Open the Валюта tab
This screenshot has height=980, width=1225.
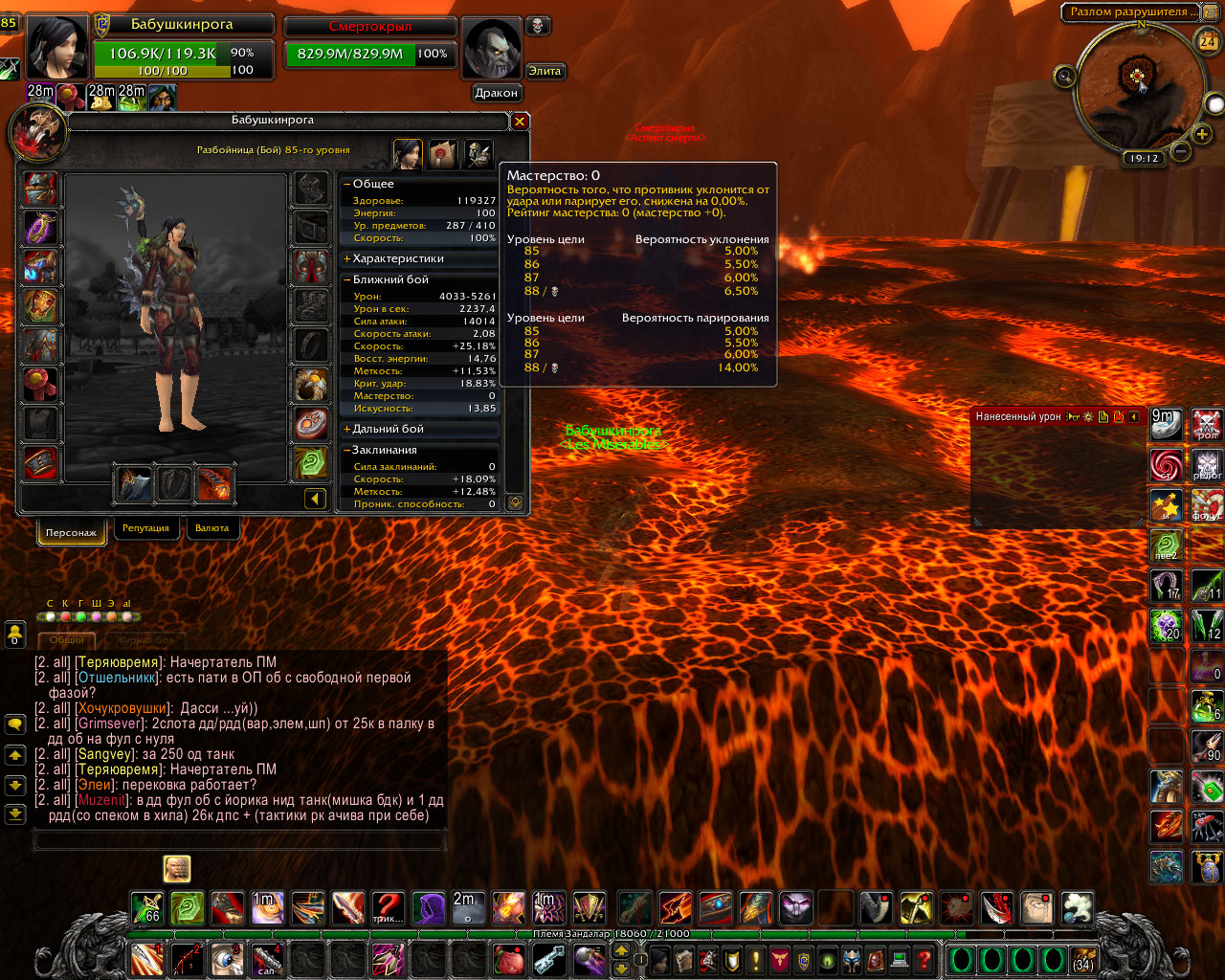[212, 528]
